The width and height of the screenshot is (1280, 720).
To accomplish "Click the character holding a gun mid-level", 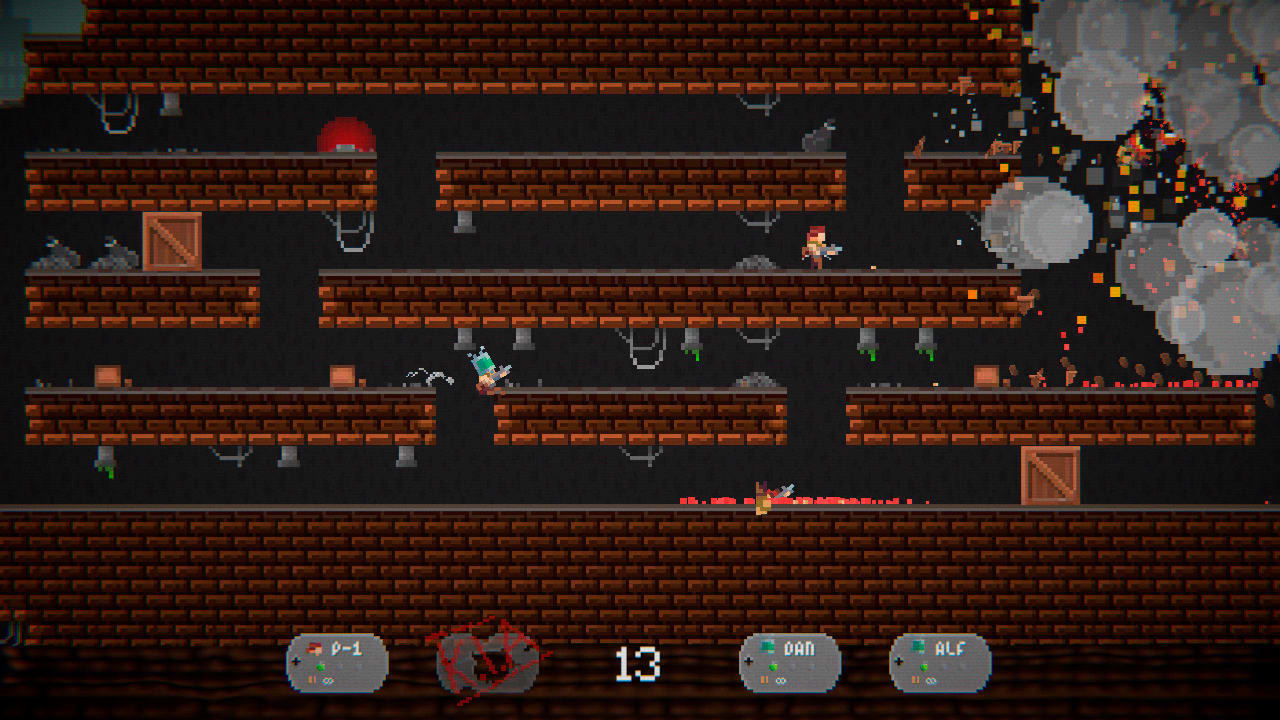I will coord(816,246).
